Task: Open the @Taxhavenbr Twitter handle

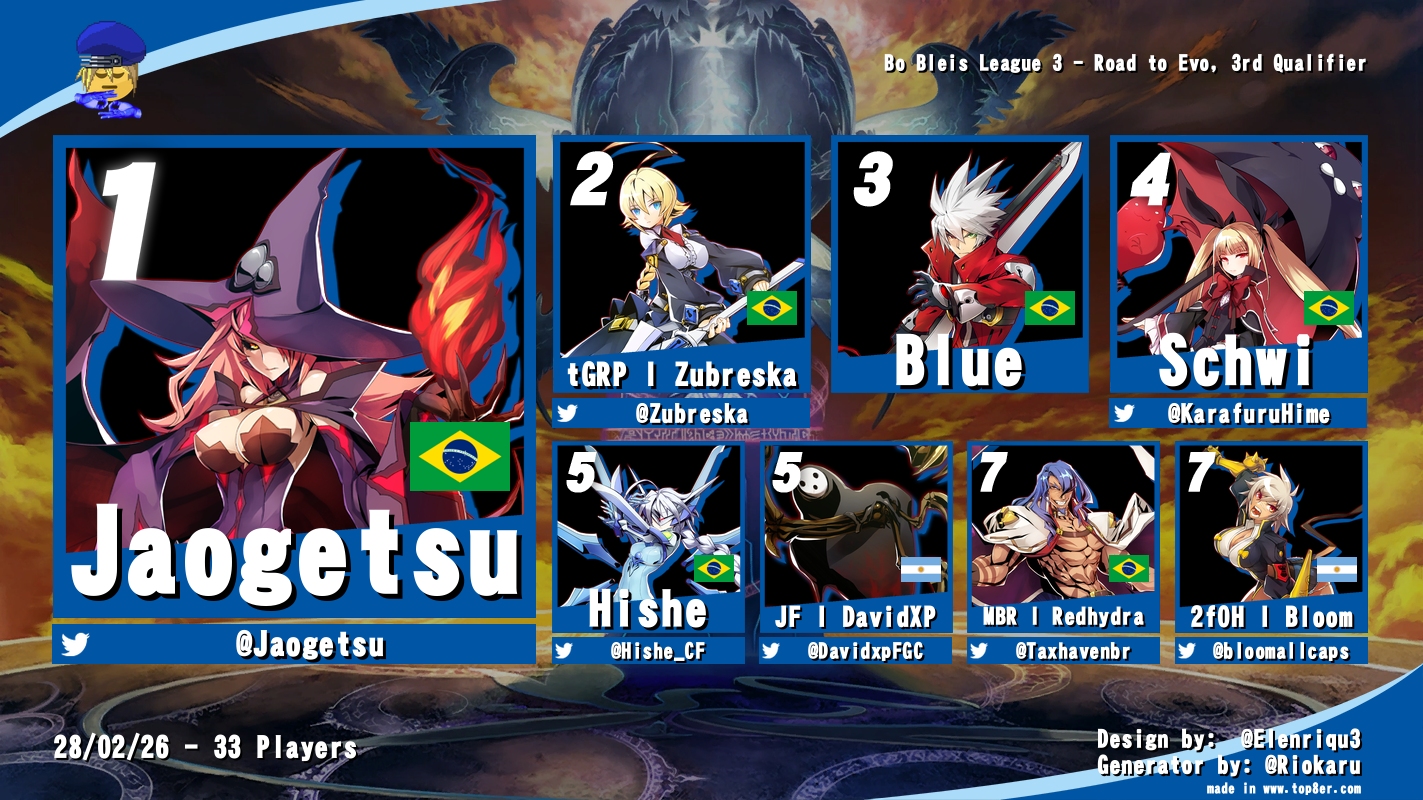Action: (1072, 651)
